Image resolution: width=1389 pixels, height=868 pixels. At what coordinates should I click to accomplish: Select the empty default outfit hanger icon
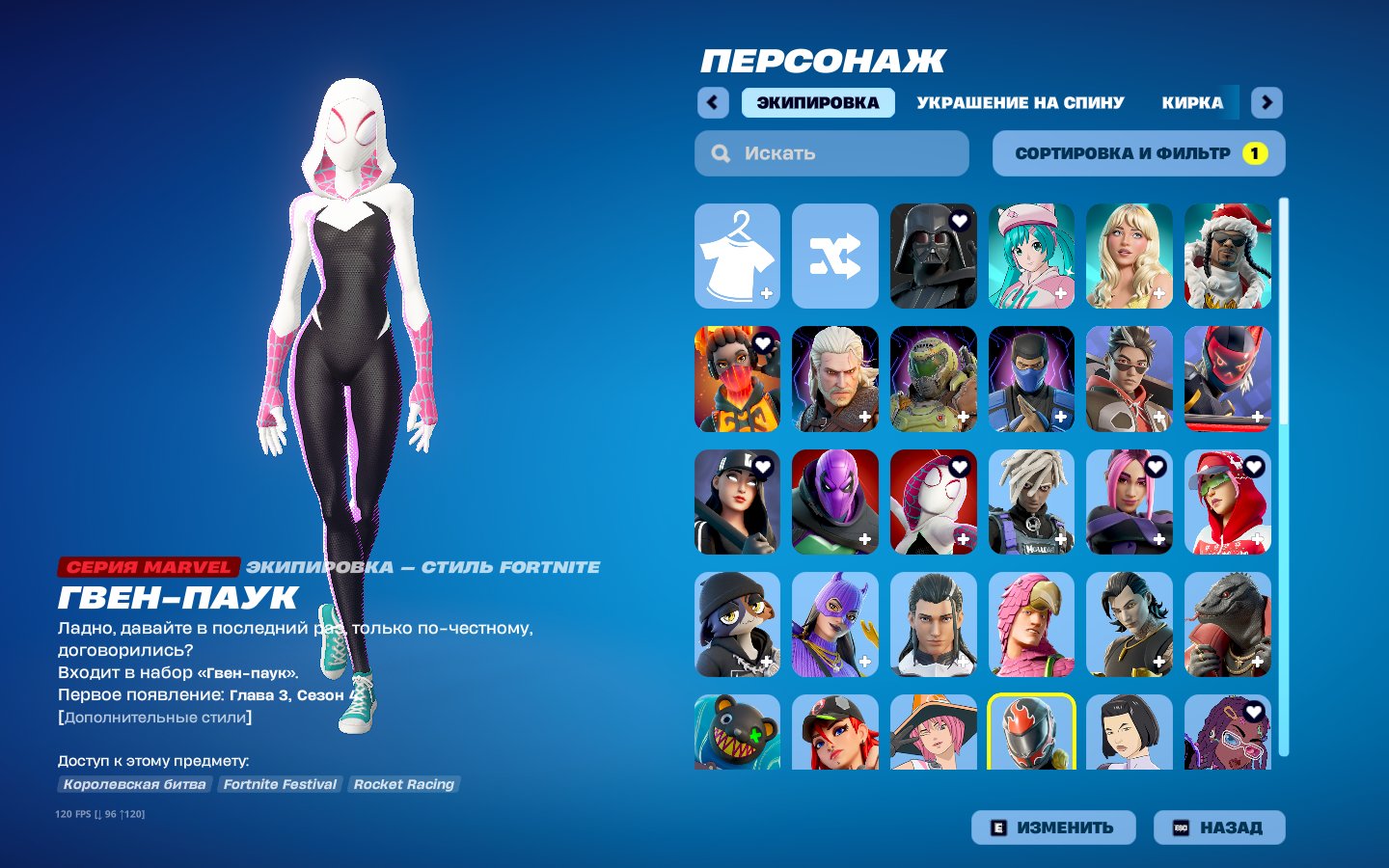[x=736, y=256]
